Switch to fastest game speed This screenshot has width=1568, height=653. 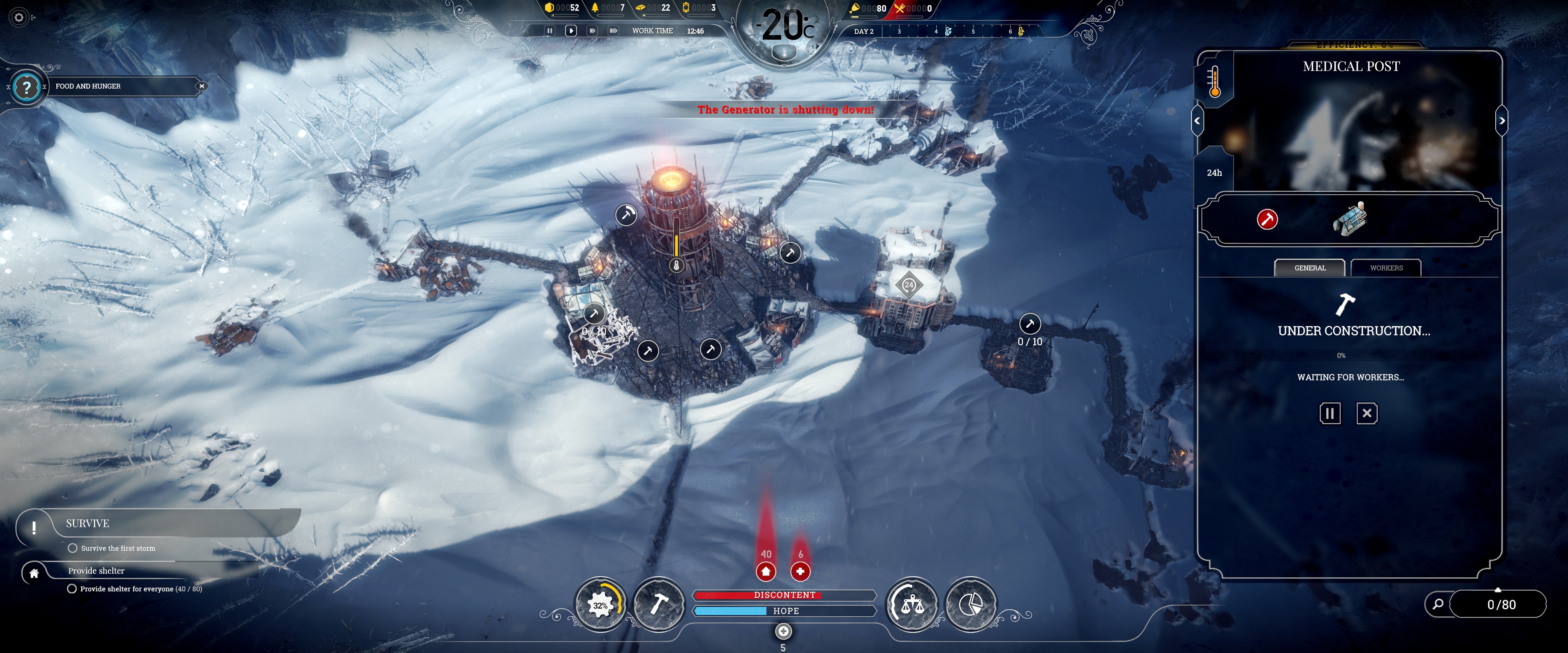[613, 31]
